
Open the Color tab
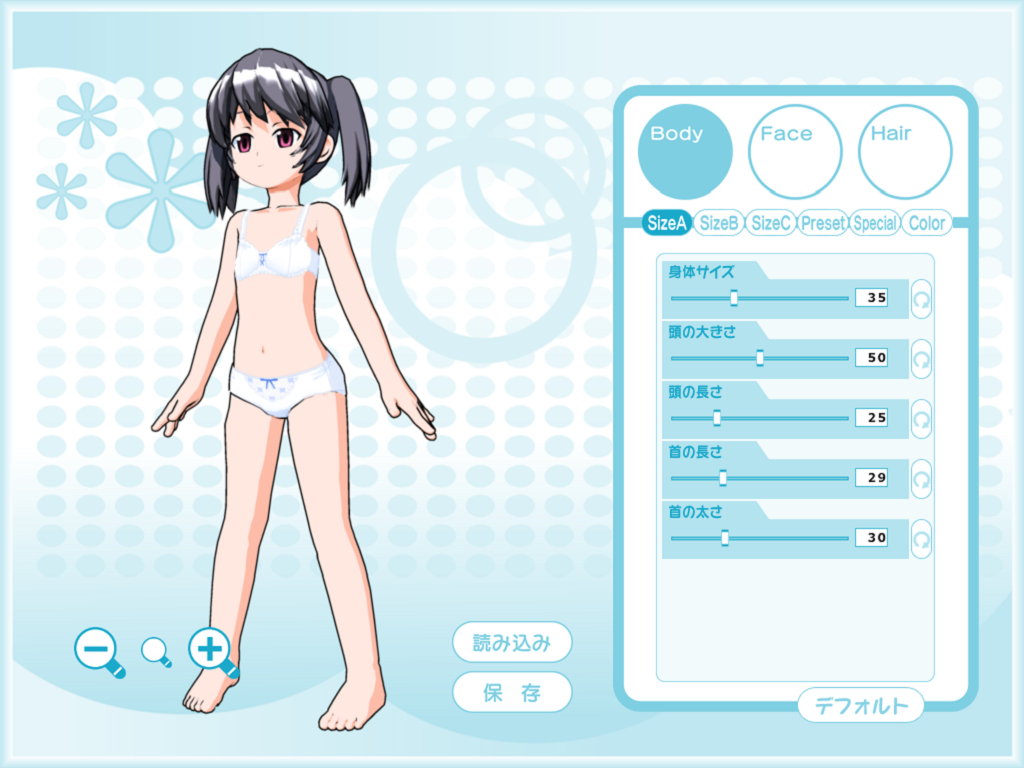pos(927,224)
